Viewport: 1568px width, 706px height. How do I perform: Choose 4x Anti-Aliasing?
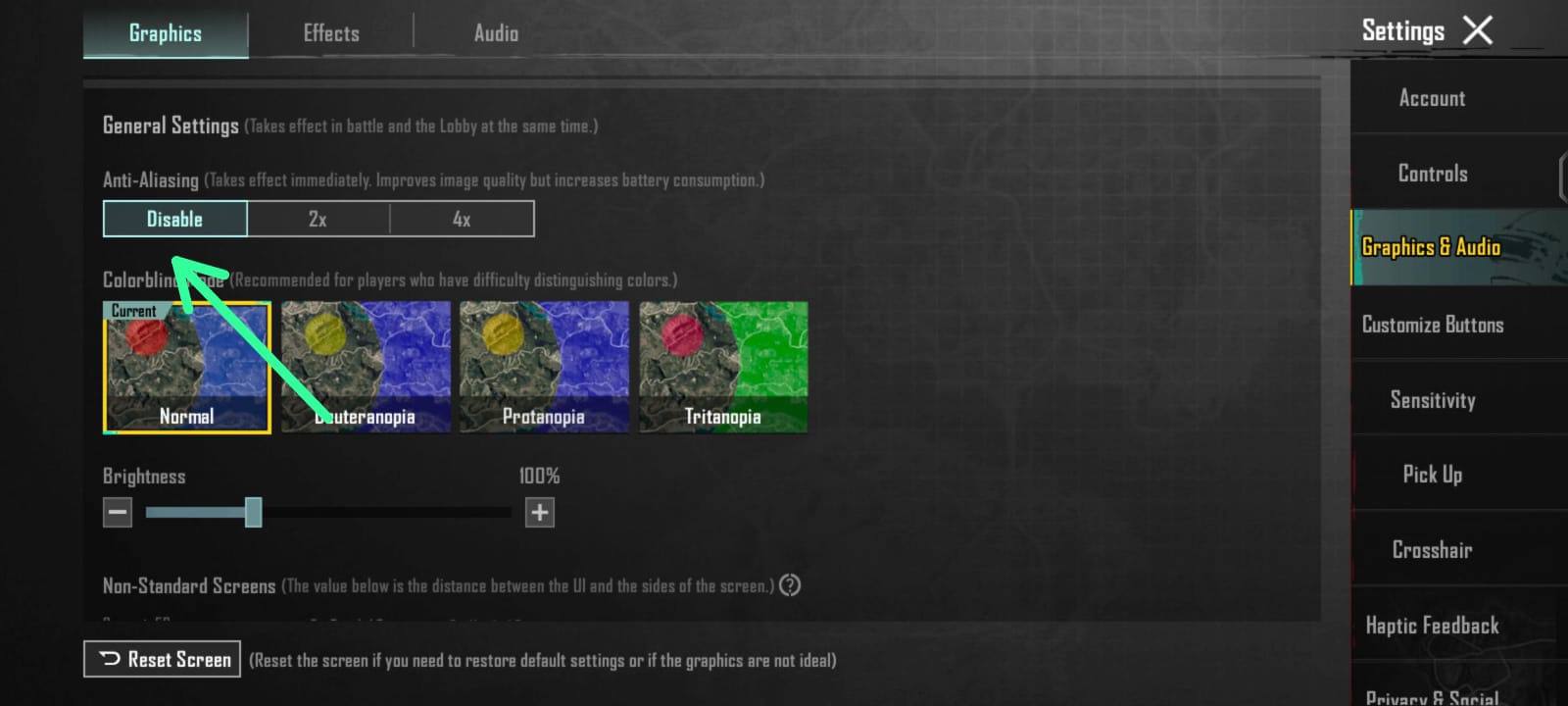coord(462,219)
